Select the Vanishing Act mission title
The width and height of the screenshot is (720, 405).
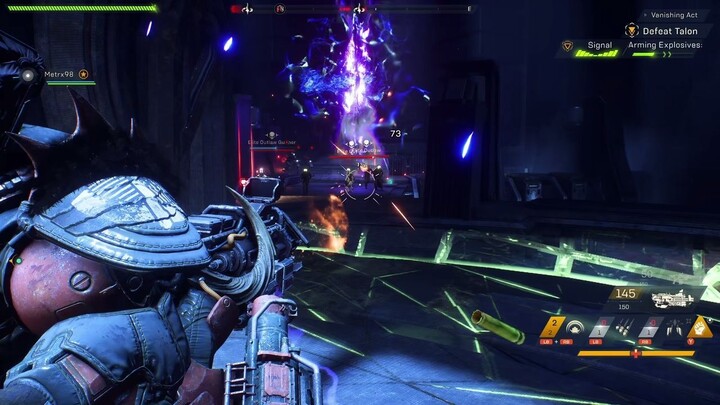674,15
